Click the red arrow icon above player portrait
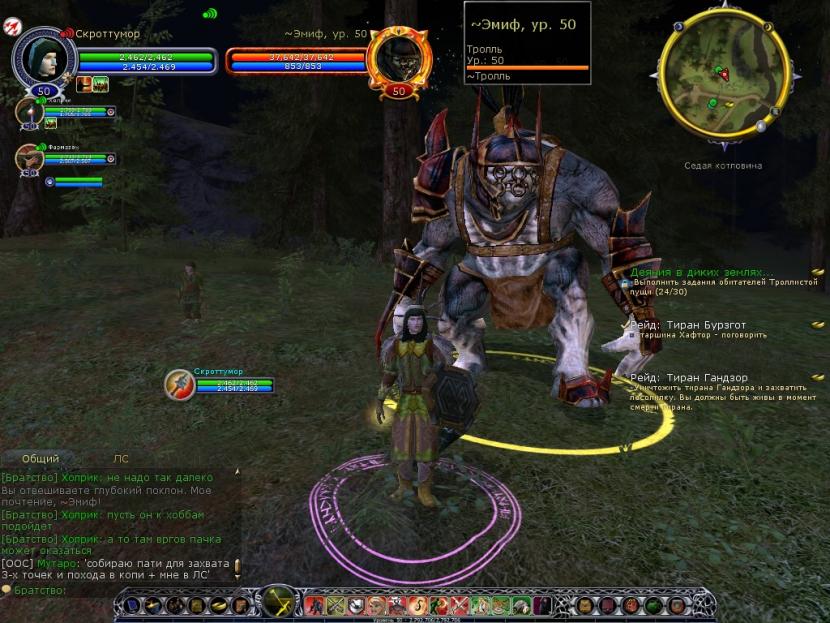This screenshot has width=830, height=623. 13,25
